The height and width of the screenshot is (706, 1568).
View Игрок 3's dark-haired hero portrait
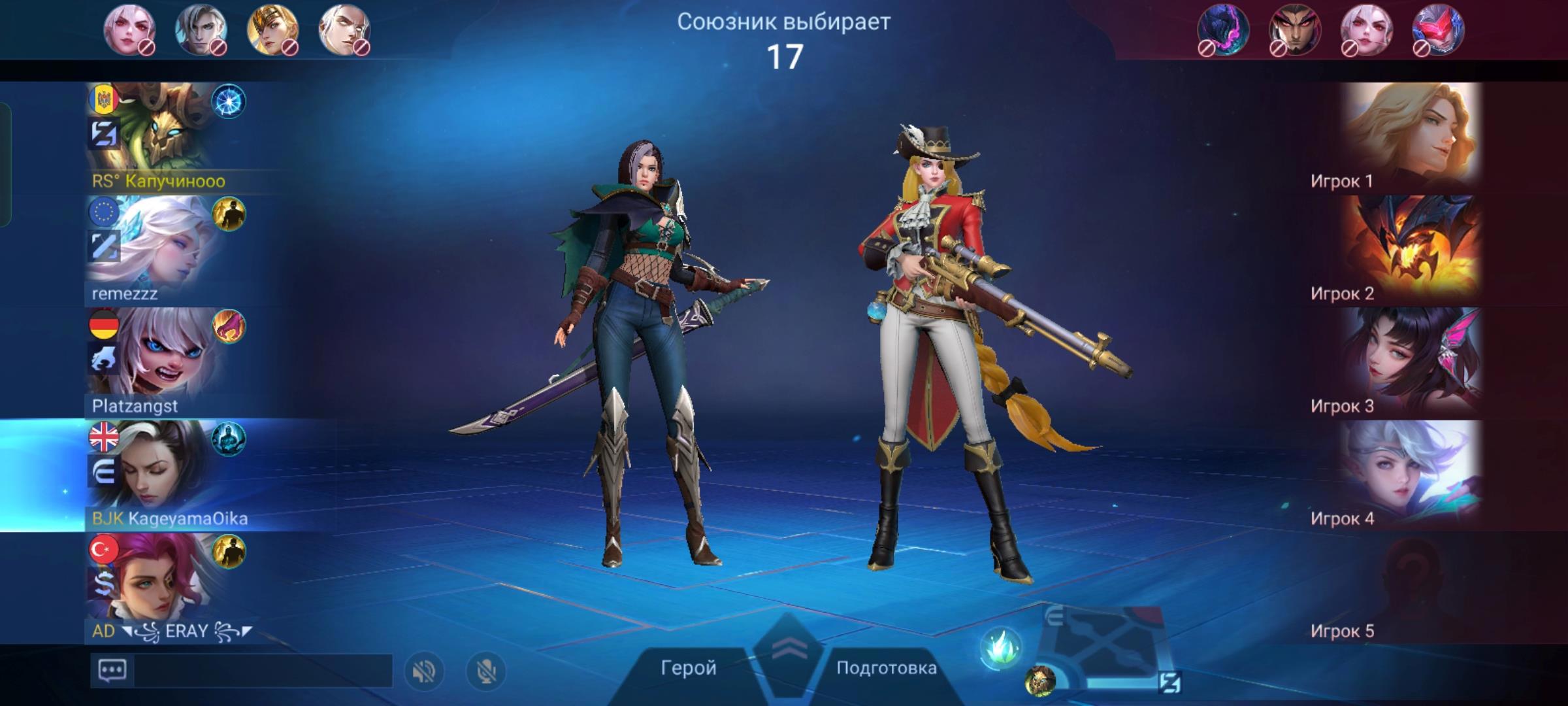[x=1411, y=363]
